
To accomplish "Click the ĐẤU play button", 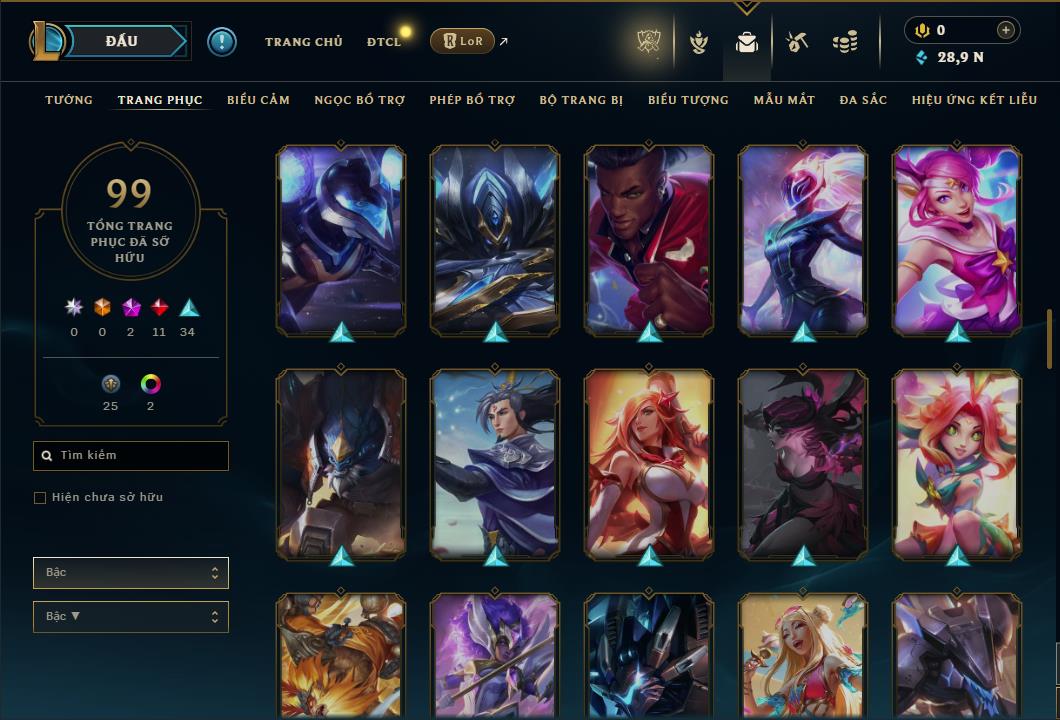I will coord(121,41).
